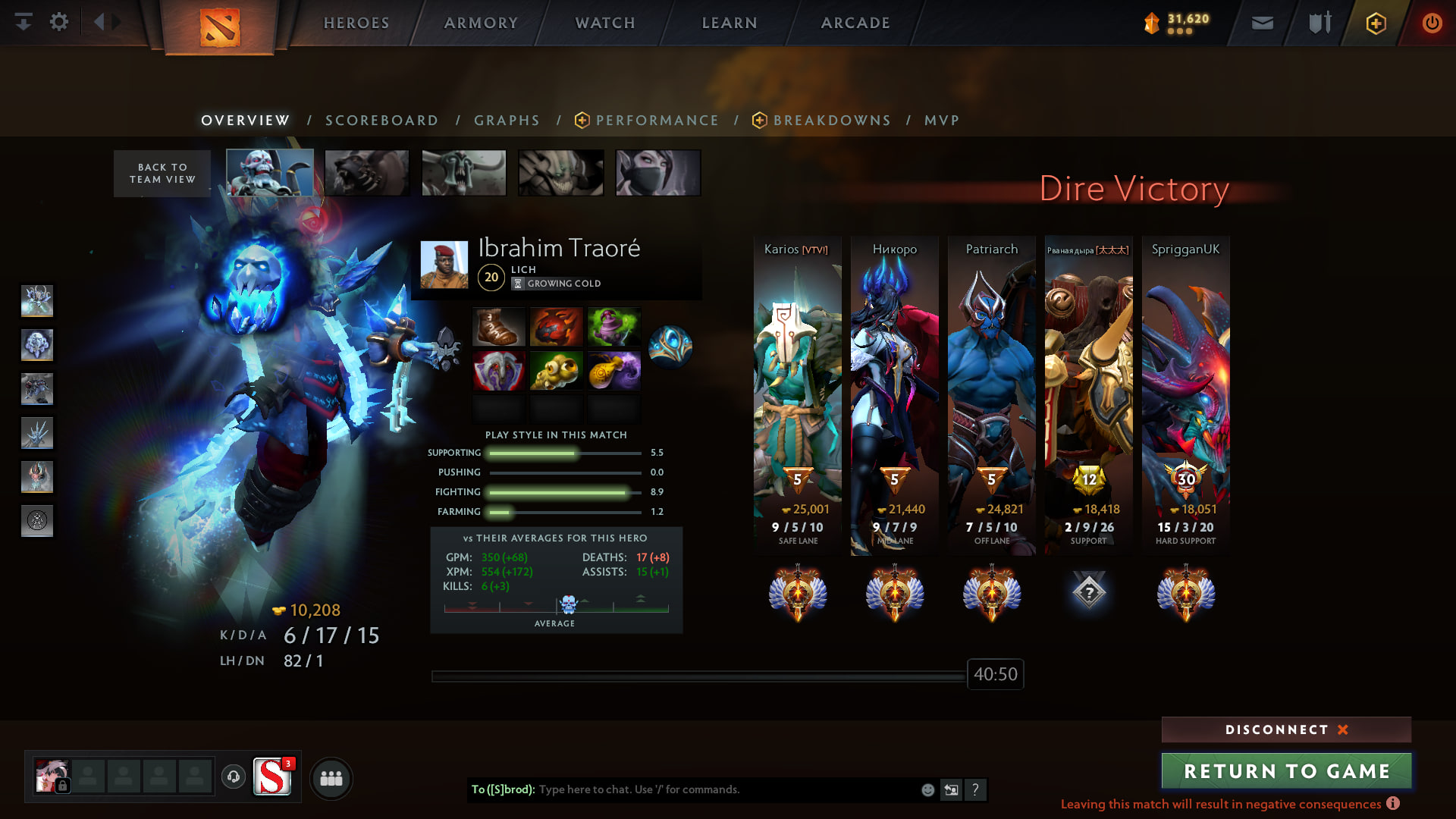Open the settings gear icon
Screen dimensions: 1456x819
click(59, 22)
